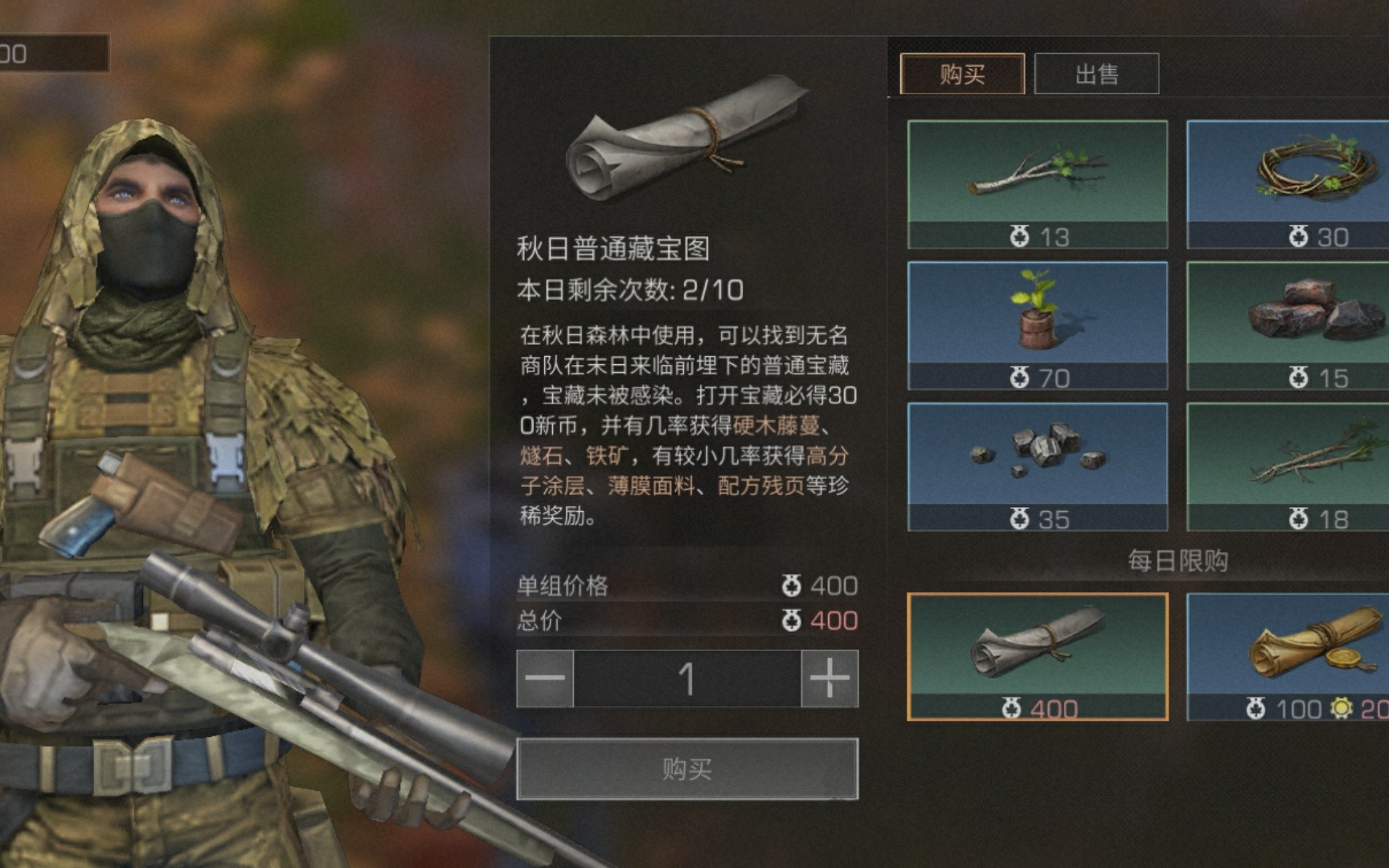Viewport: 1389px width, 868px height.
Task: Select the gray stone chunks priced 35
Action: tap(1037, 466)
